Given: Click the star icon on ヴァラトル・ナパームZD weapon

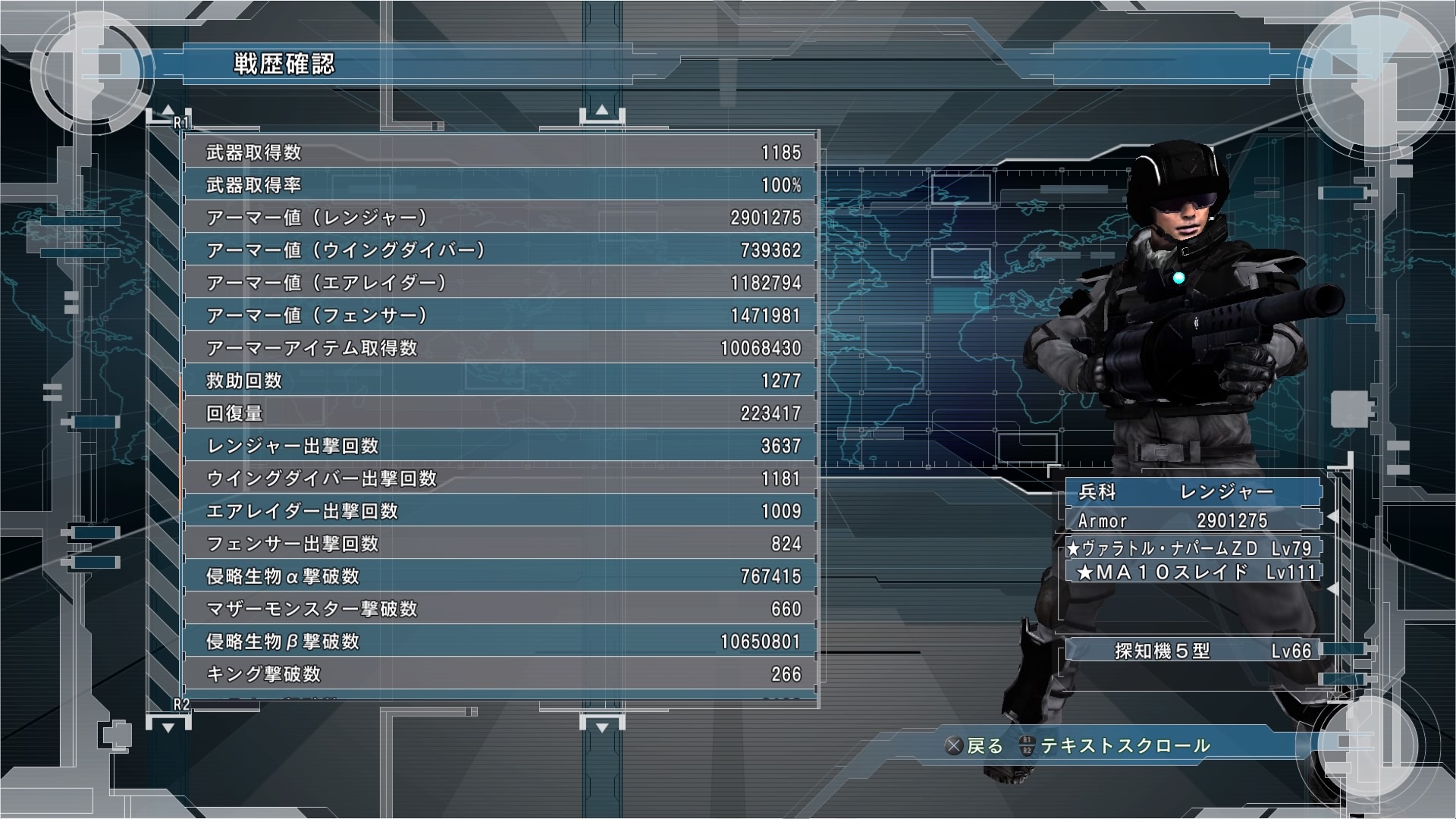Looking at the screenshot, I should [1073, 549].
